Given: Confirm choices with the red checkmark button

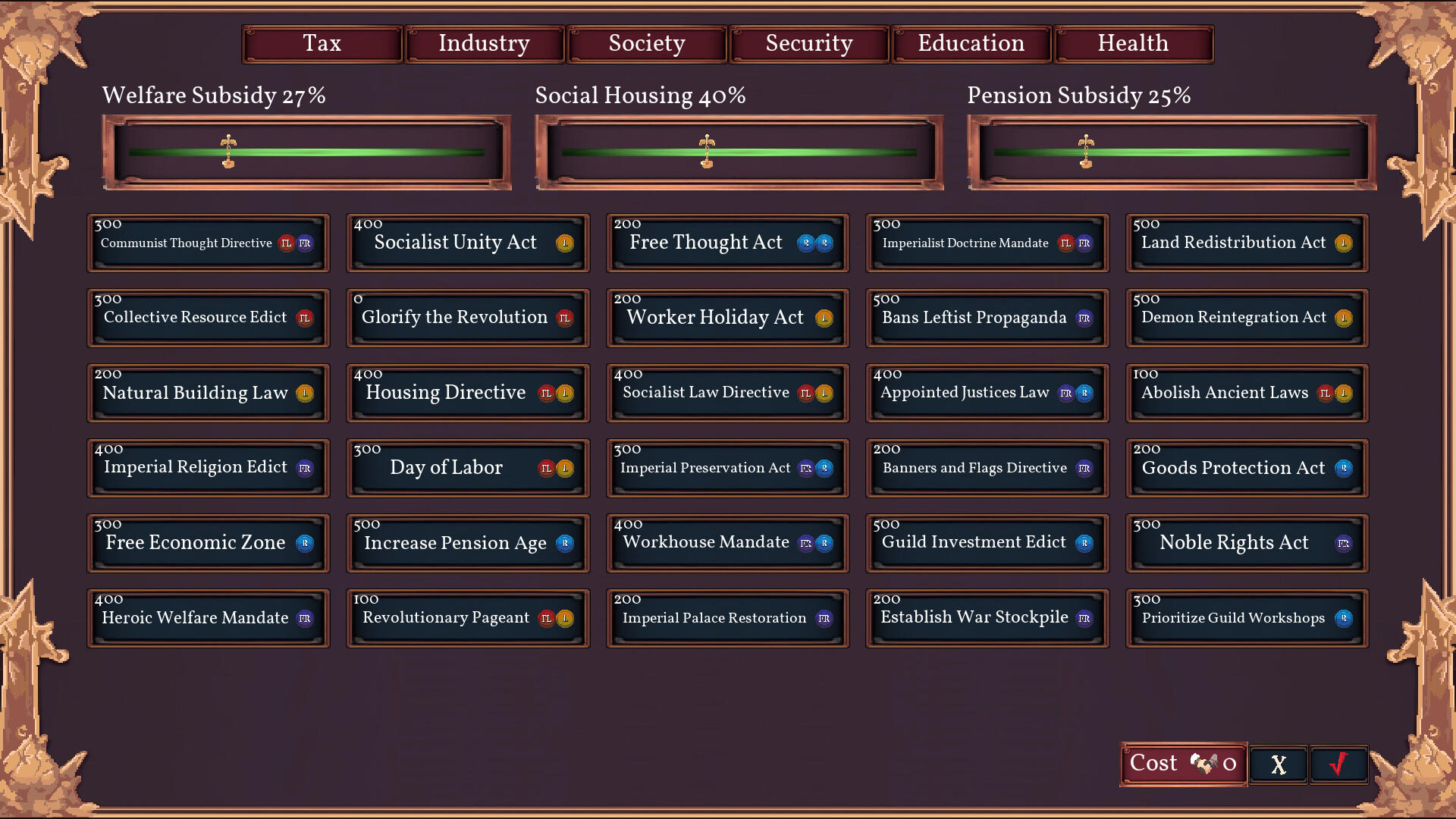Looking at the screenshot, I should [x=1338, y=764].
